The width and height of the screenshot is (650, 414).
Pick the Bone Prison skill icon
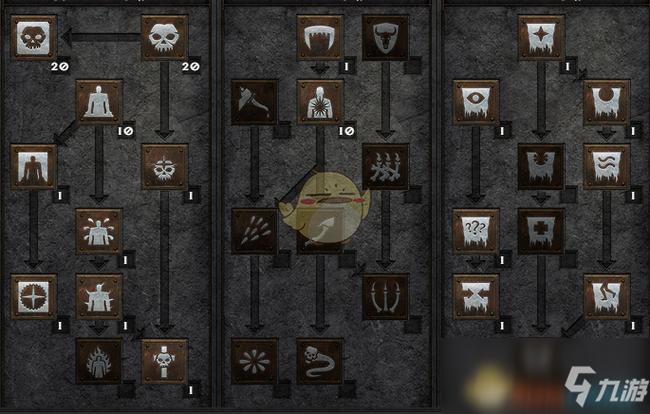pyautogui.click(x=385, y=297)
